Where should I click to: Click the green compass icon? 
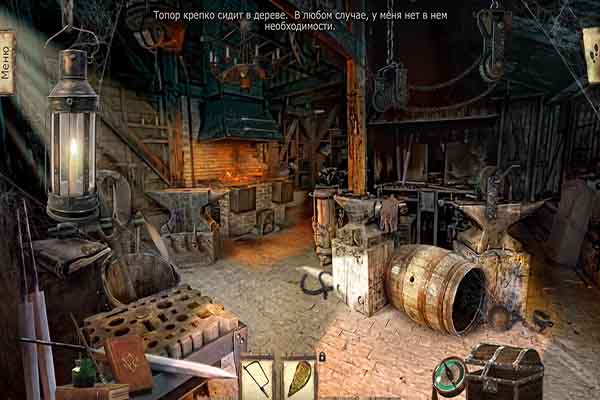point(452,375)
